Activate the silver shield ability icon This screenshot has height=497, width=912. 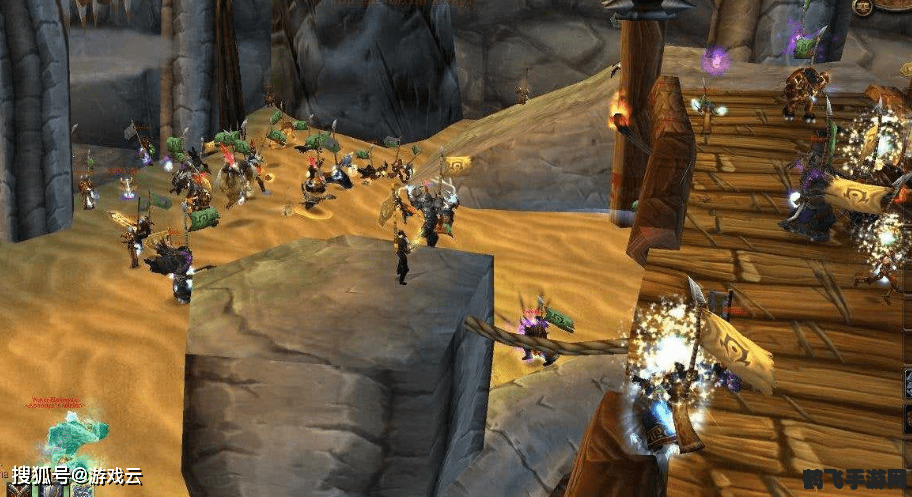tap(51, 491)
